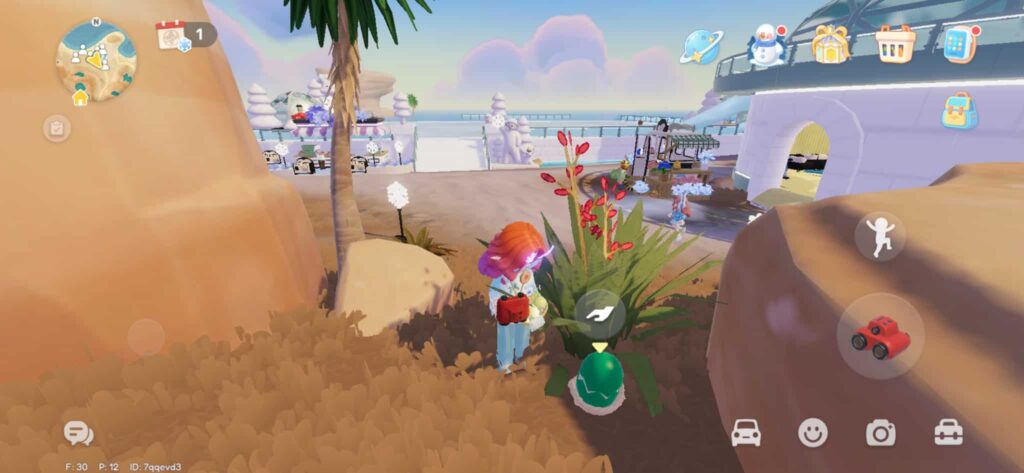Open the gift box with gold ribbon
Image resolution: width=1024 pixels, height=473 pixels.
831,44
